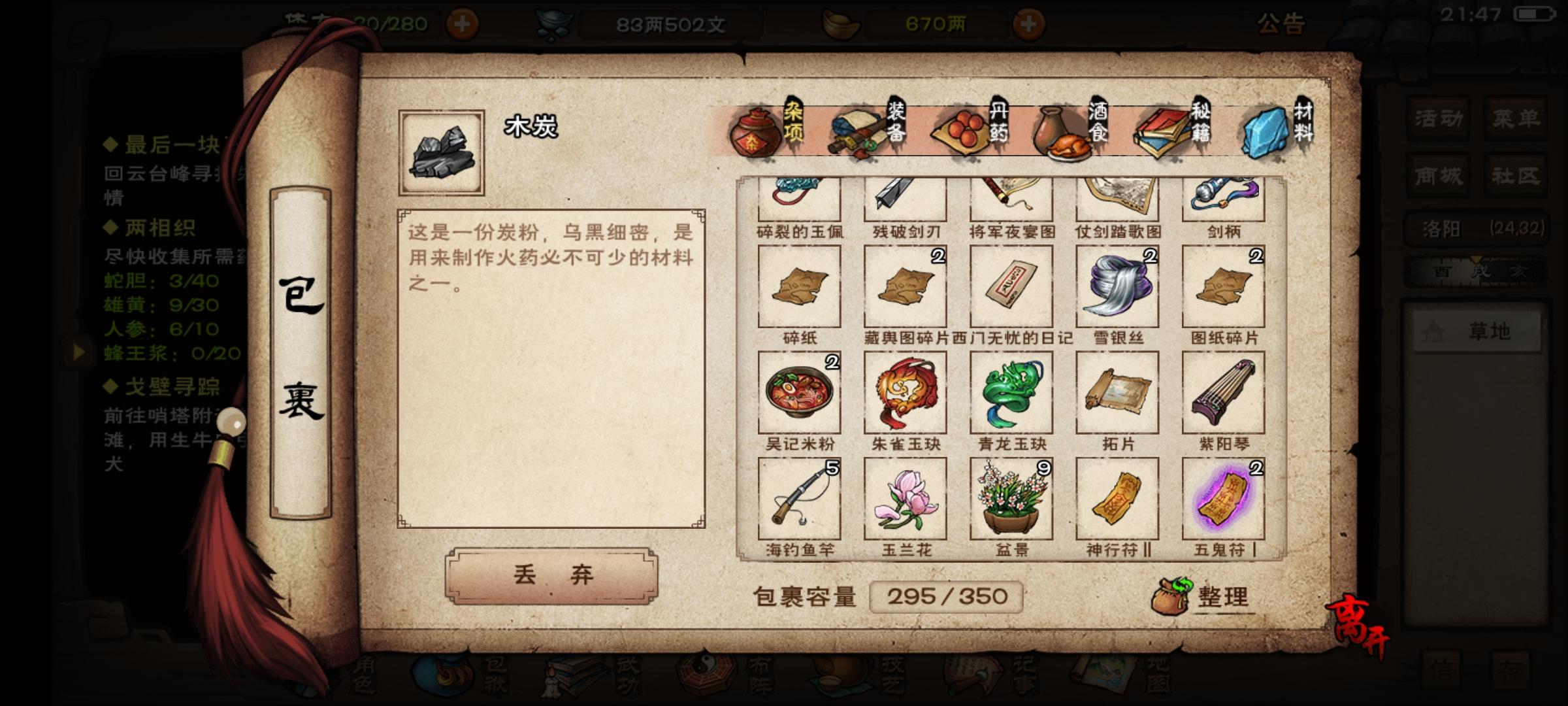The image size is (1568, 706).
Task: Open the 活动 activities panel
Action: (x=1437, y=118)
